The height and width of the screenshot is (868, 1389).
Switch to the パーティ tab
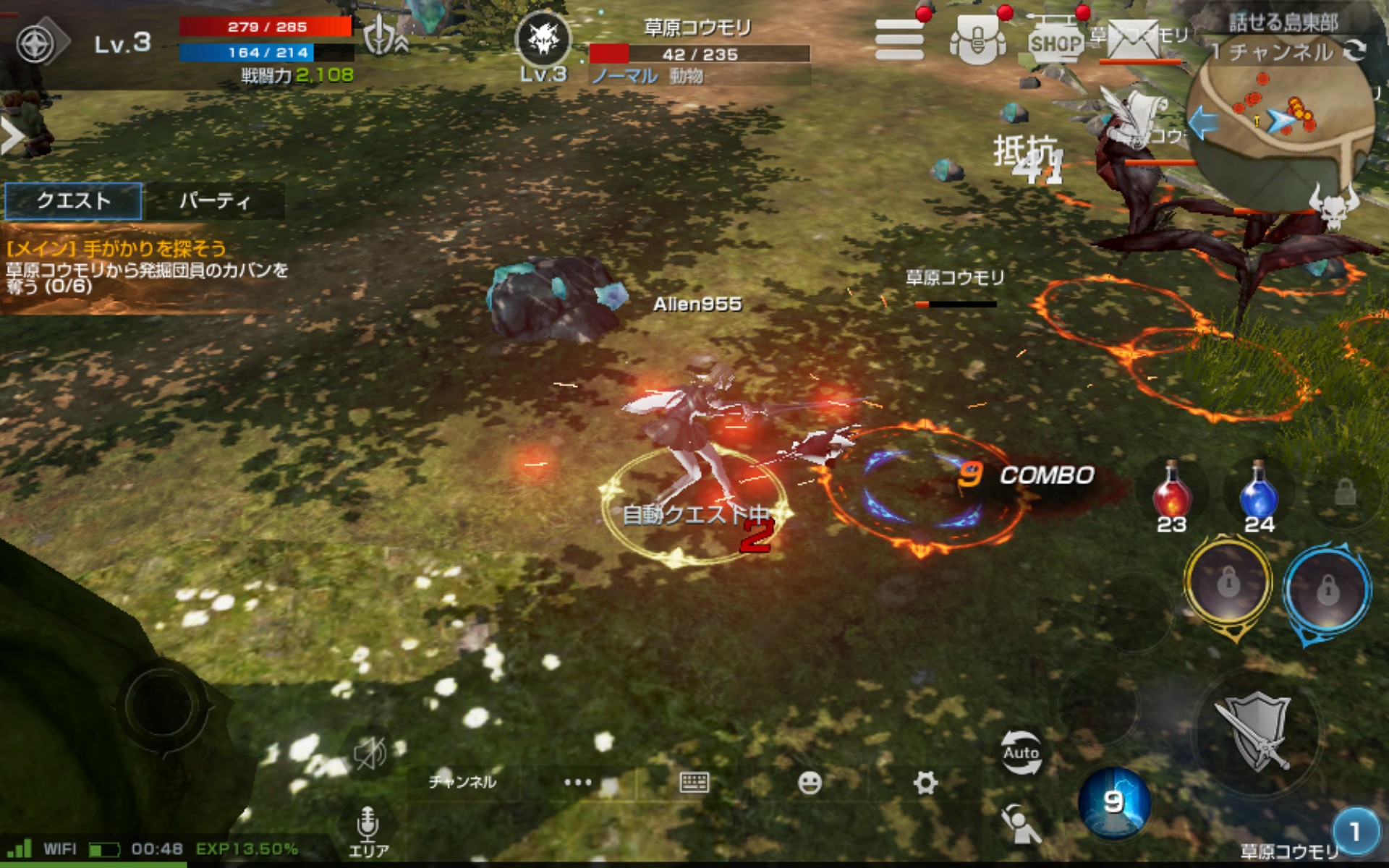pyautogui.click(x=214, y=200)
